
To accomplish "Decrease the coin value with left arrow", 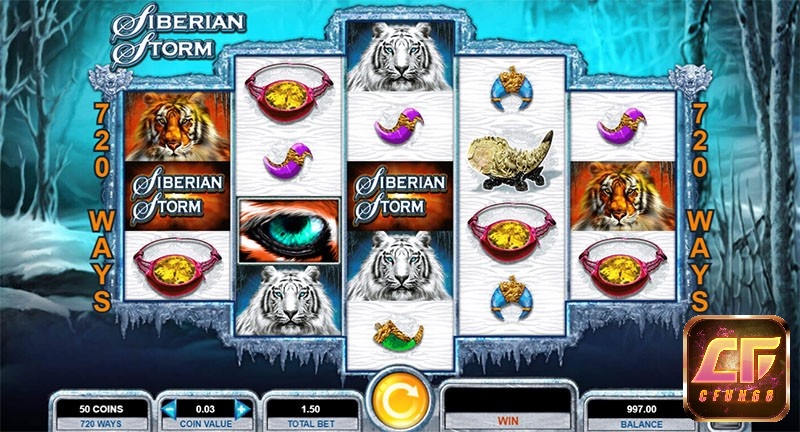I will coord(168,408).
